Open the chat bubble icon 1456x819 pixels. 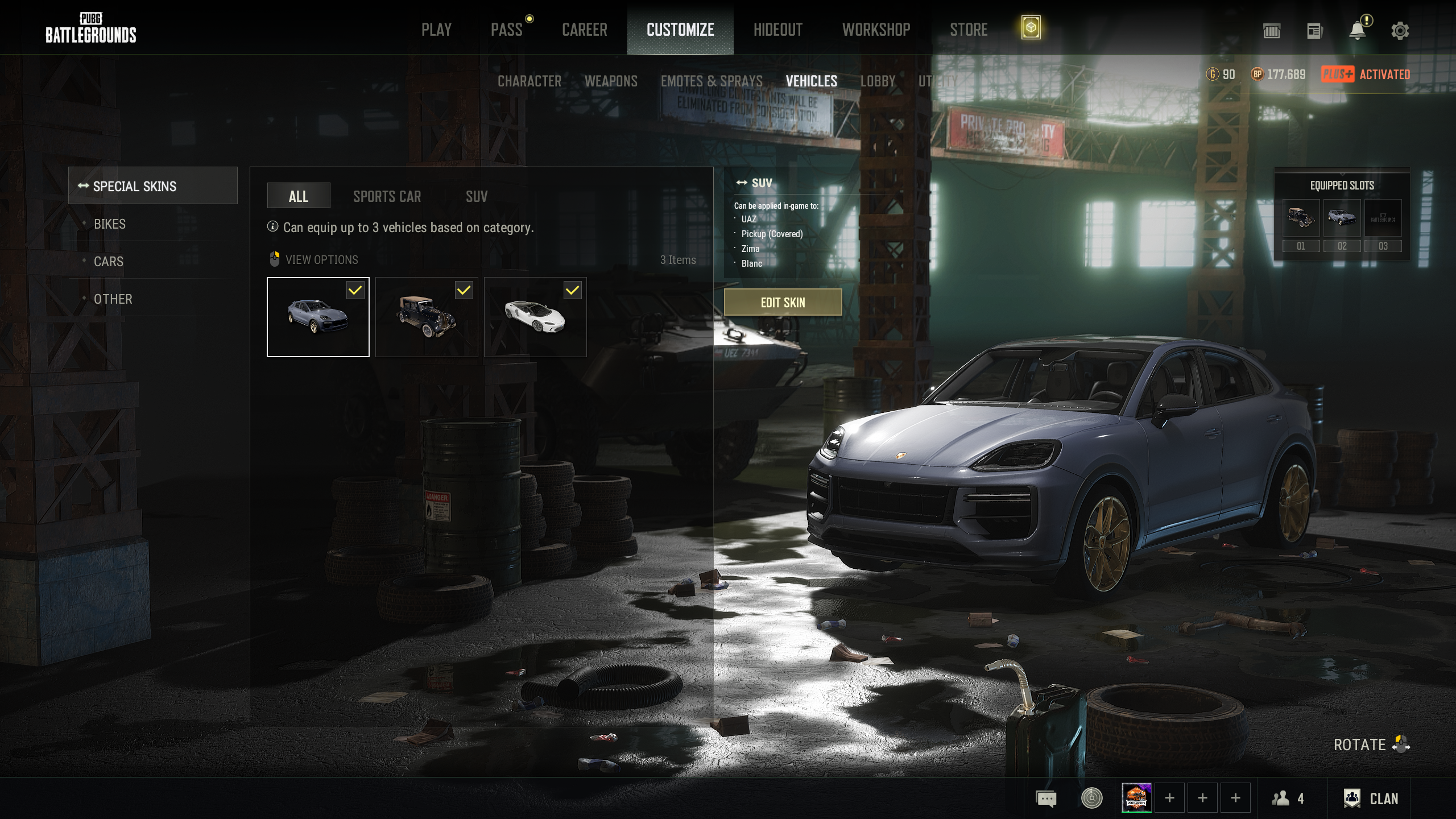(1046, 799)
